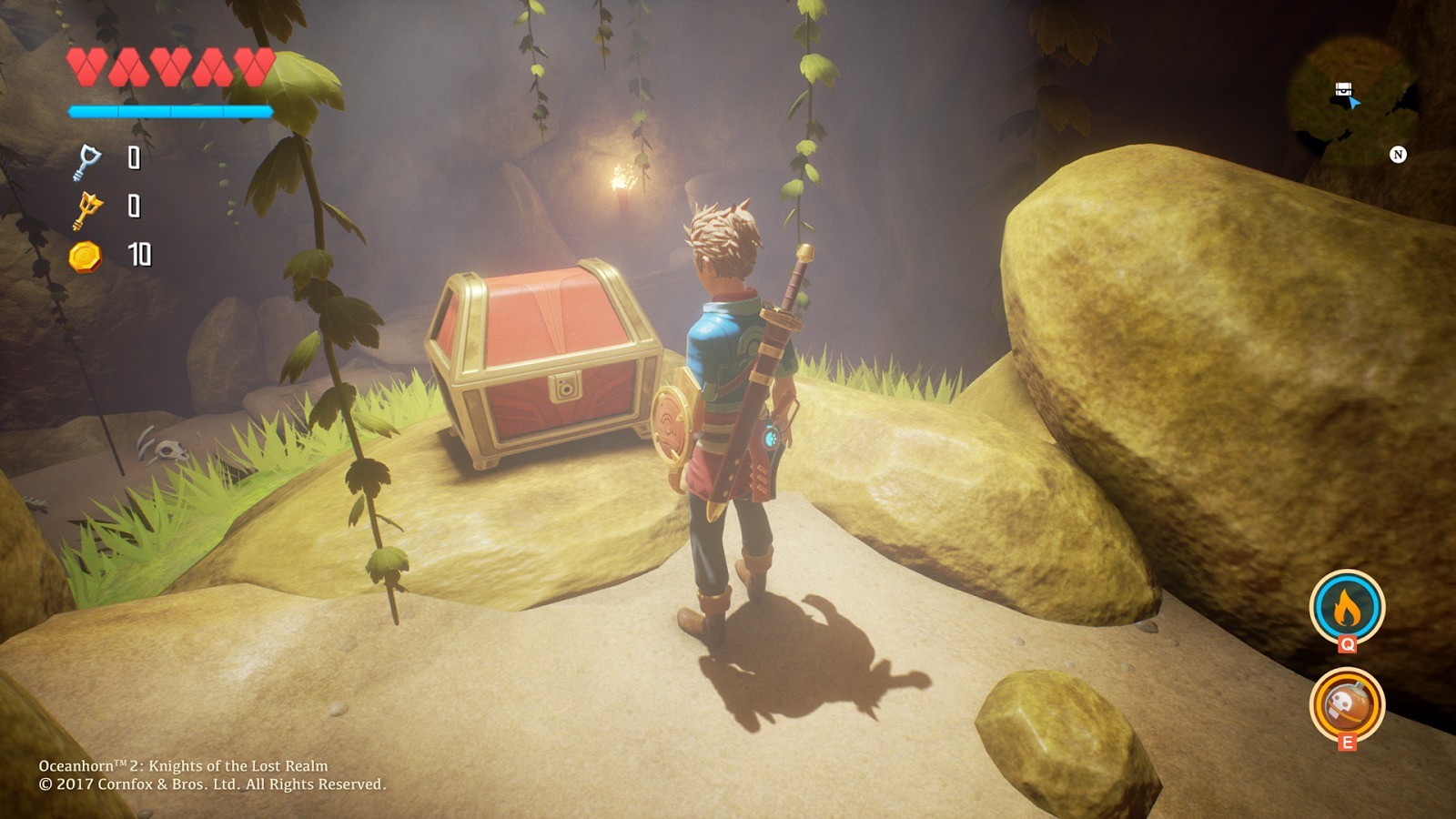1456x819 pixels.
Task: Activate the fire spell ability icon
Action: click(x=1347, y=607)
